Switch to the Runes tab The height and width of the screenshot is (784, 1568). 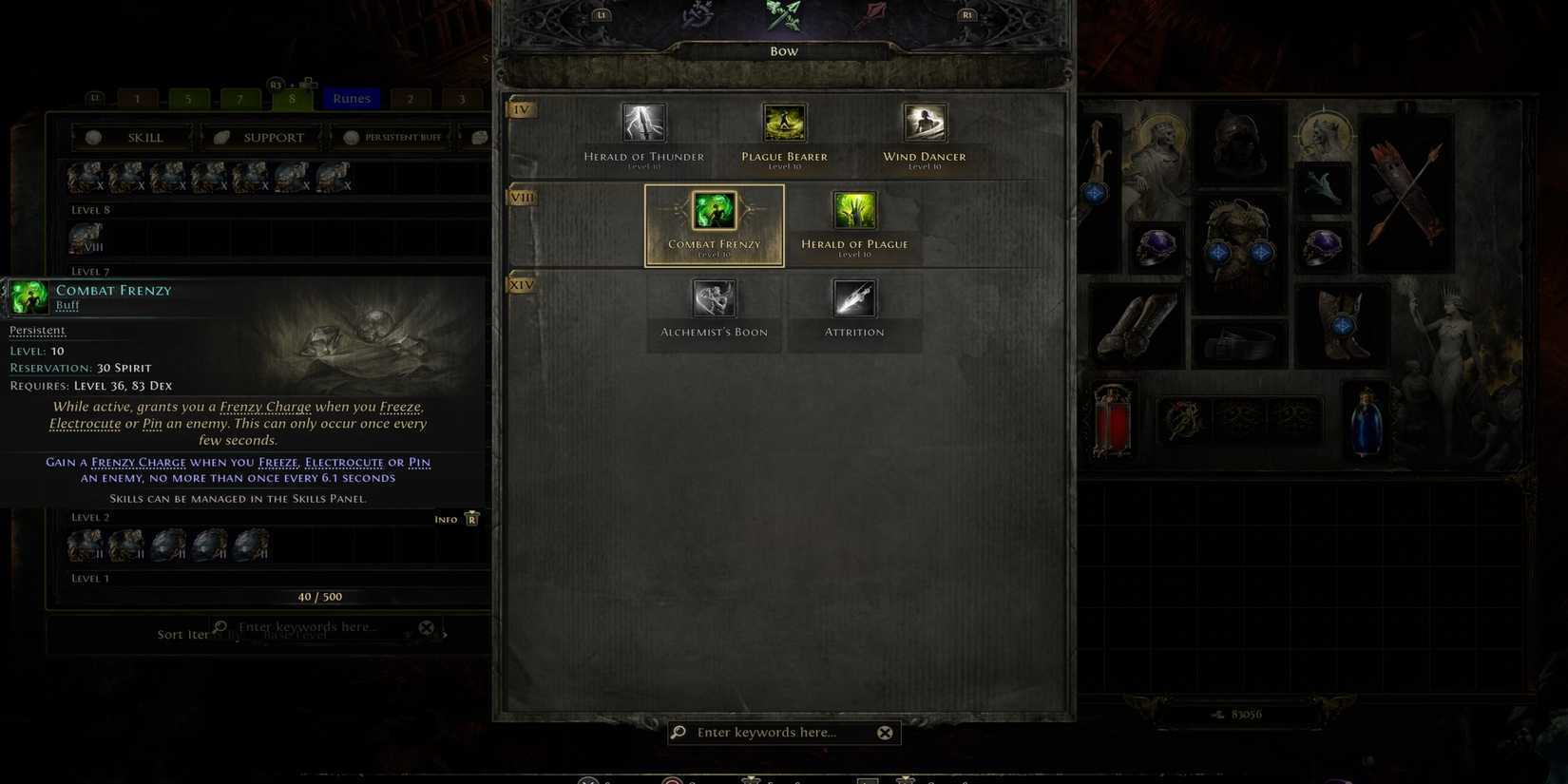(x=351, y=98)
